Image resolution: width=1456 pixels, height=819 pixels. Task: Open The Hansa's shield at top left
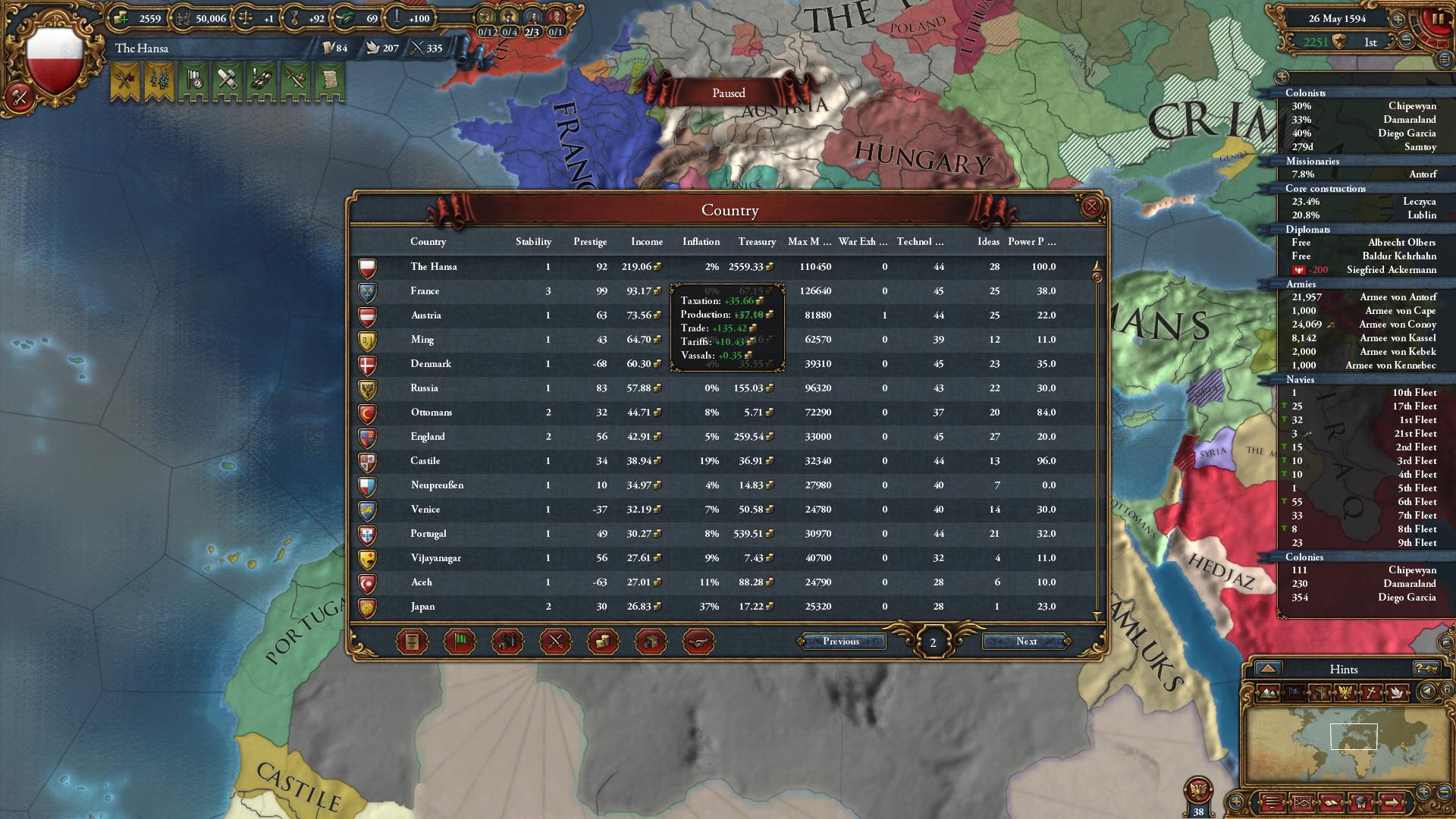pyautogui.click(x=55, y=61)
